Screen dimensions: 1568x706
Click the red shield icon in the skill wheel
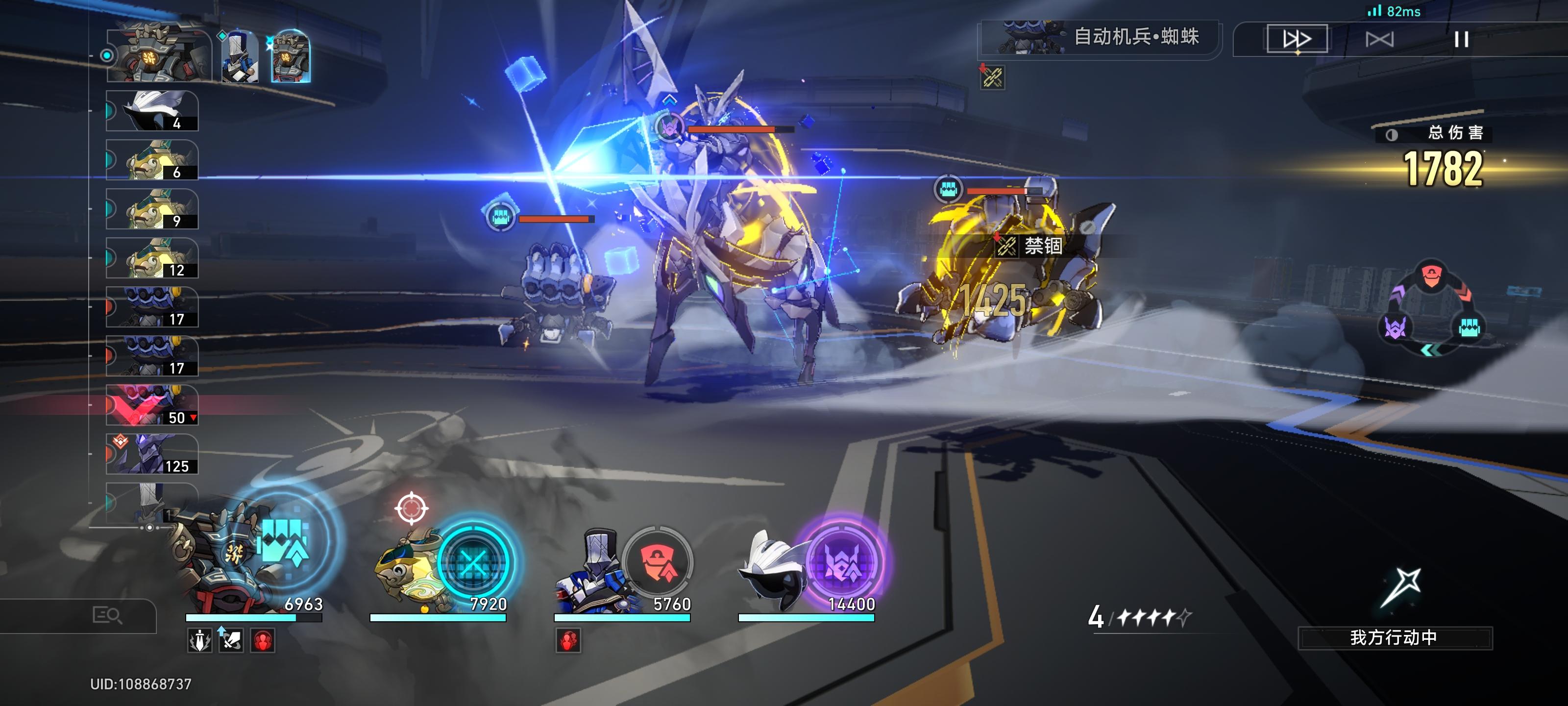(x=1431, y=277)
